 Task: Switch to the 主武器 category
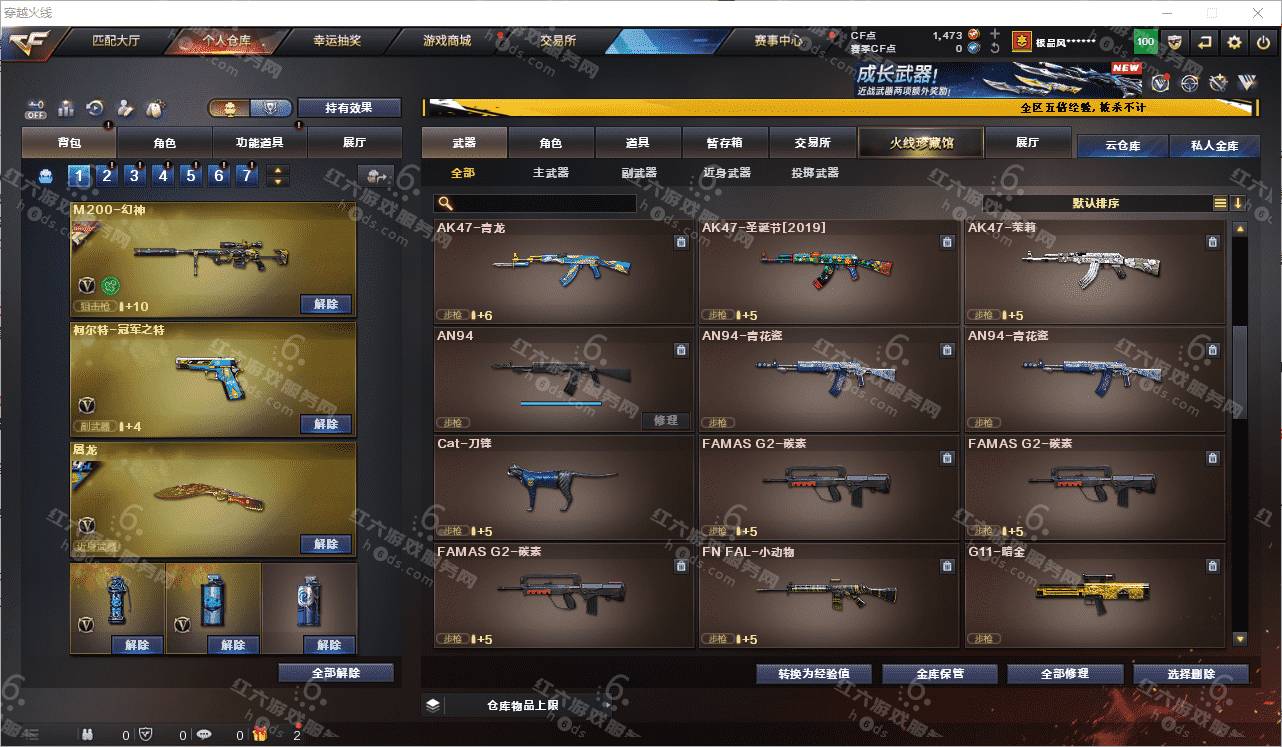[x=550, y=173]
